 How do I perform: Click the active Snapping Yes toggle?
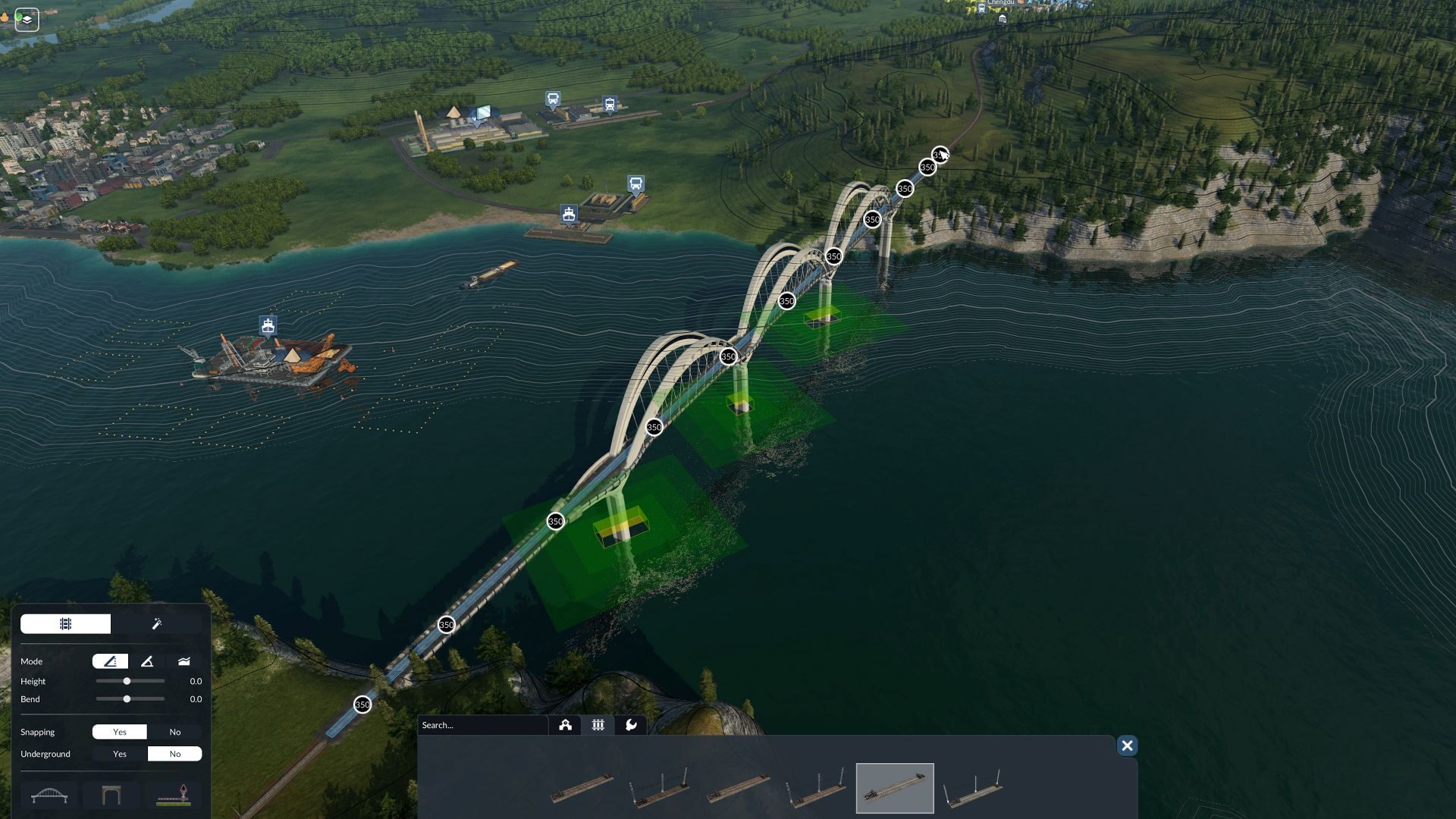click(120, 731)
